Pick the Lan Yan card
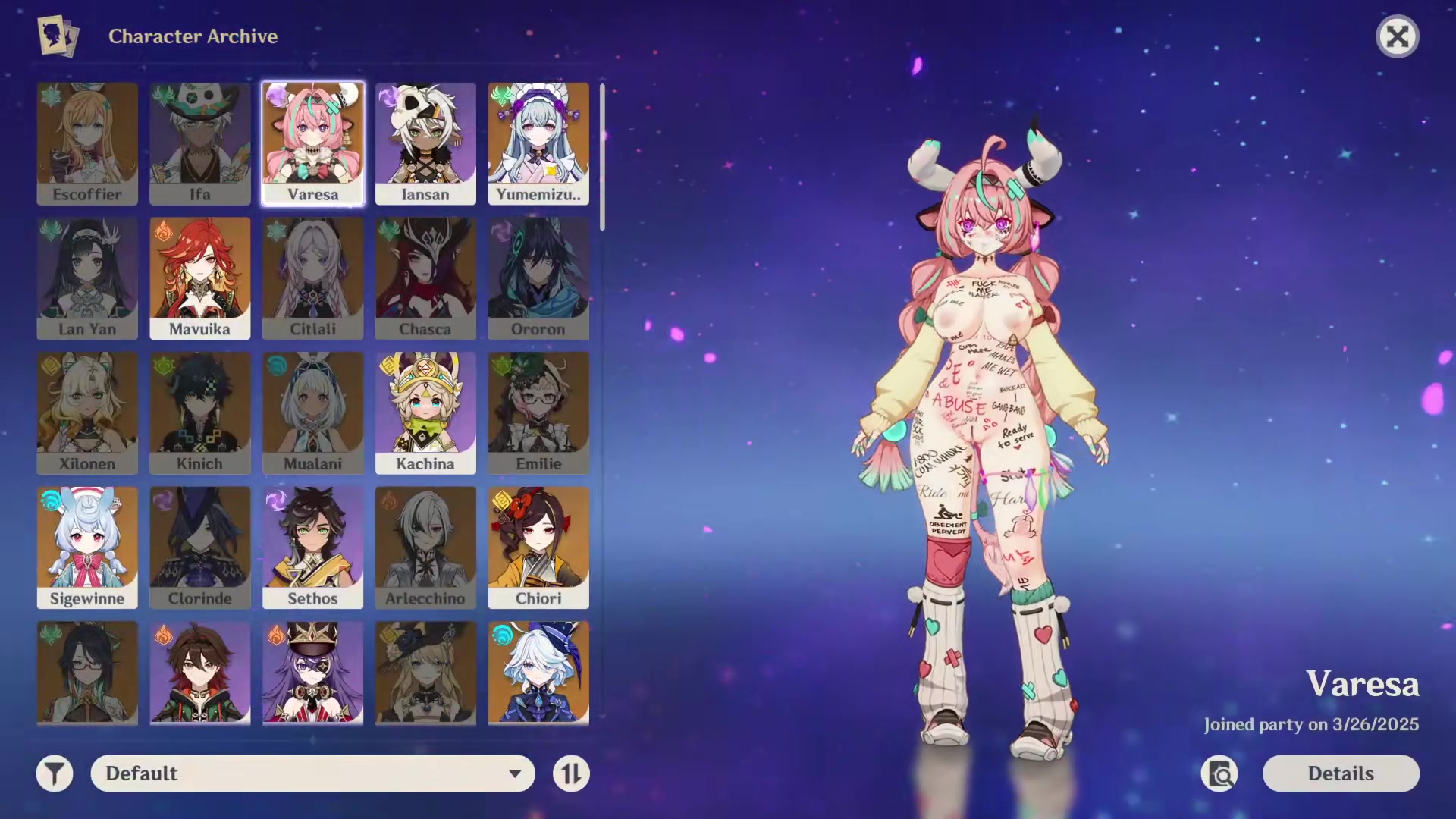This screenshot has height=819, width=1456. click(87, 278)
